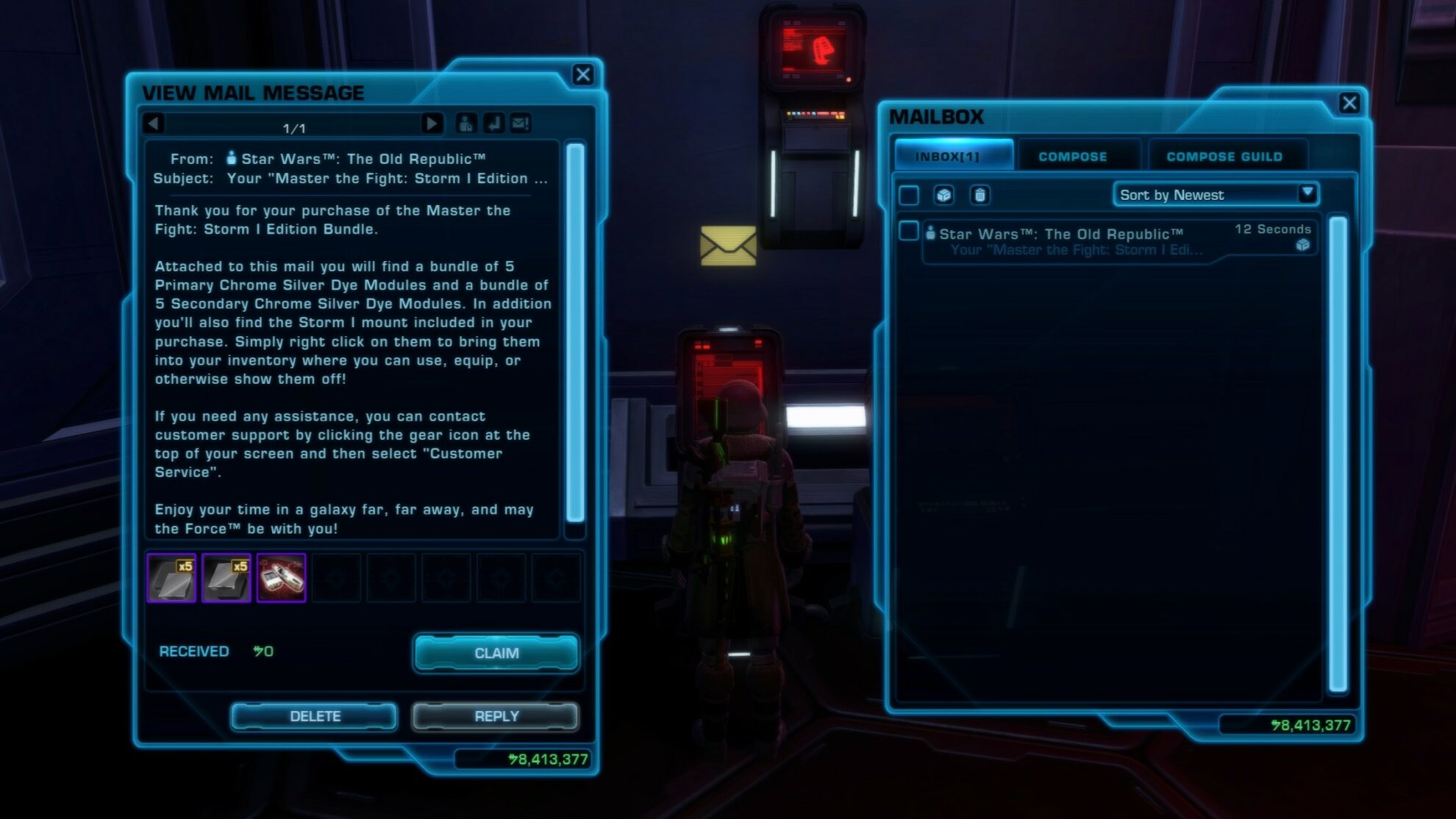Delete selected mail with the trash icon
The image size is (1456, 819).
point(979,195)
